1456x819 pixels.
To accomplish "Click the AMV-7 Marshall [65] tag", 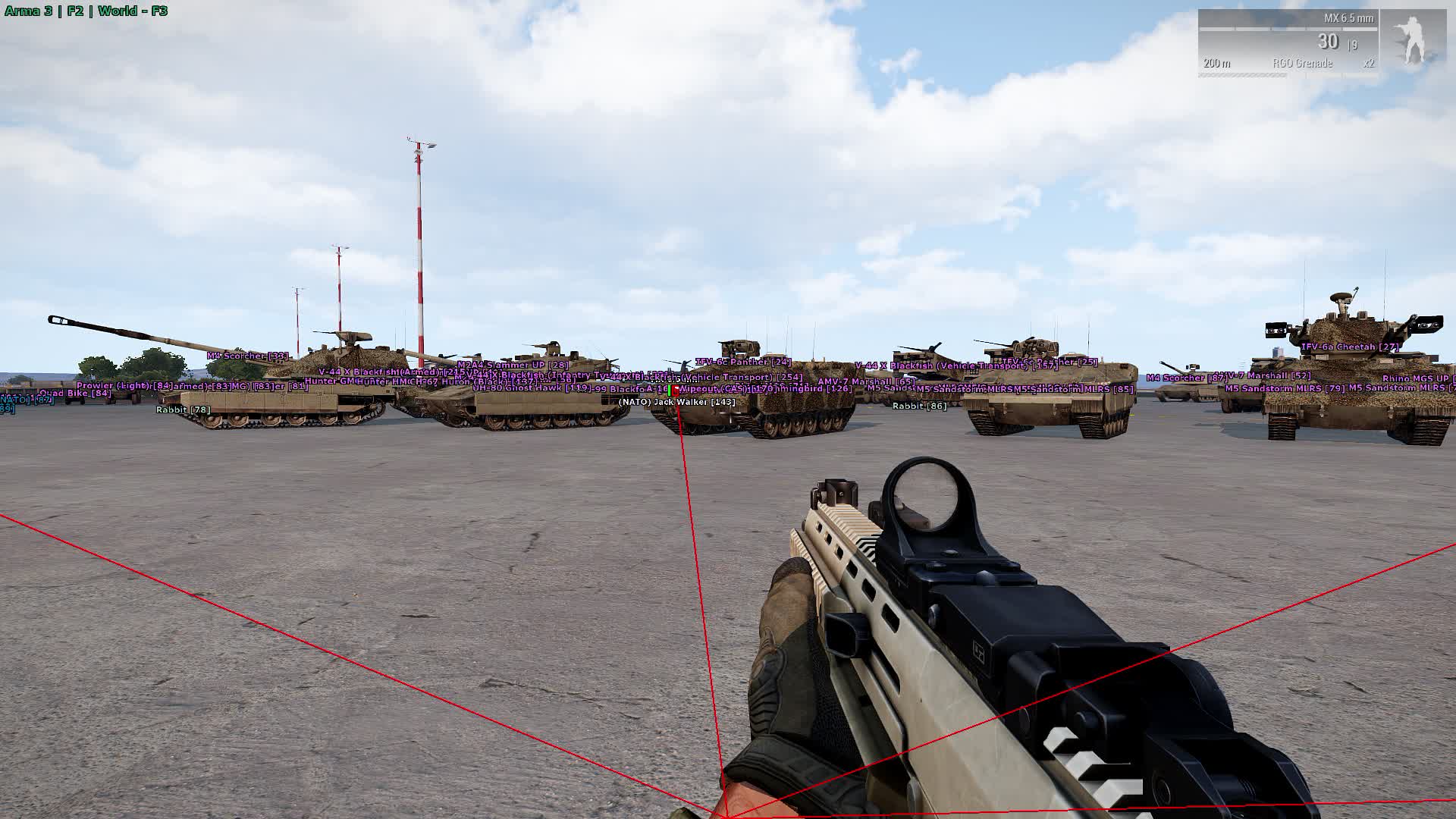I will (x=866, y=381).
